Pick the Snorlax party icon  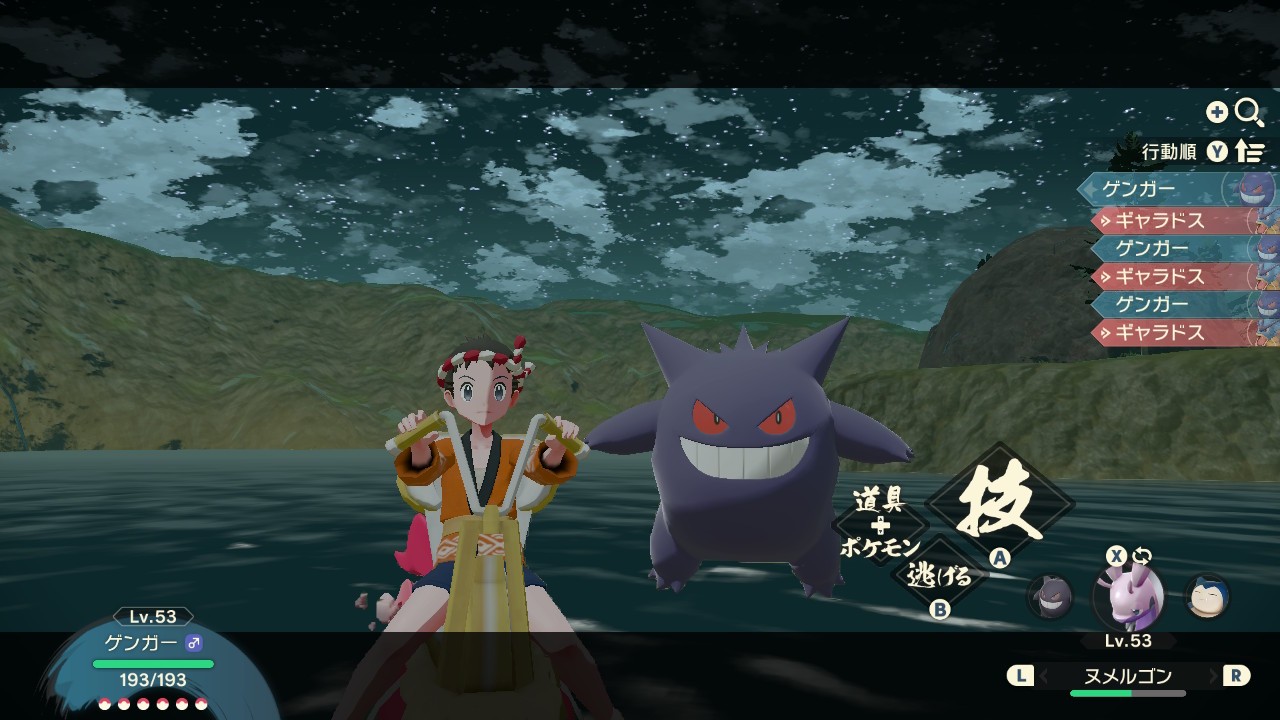[x=1207, y=597]
